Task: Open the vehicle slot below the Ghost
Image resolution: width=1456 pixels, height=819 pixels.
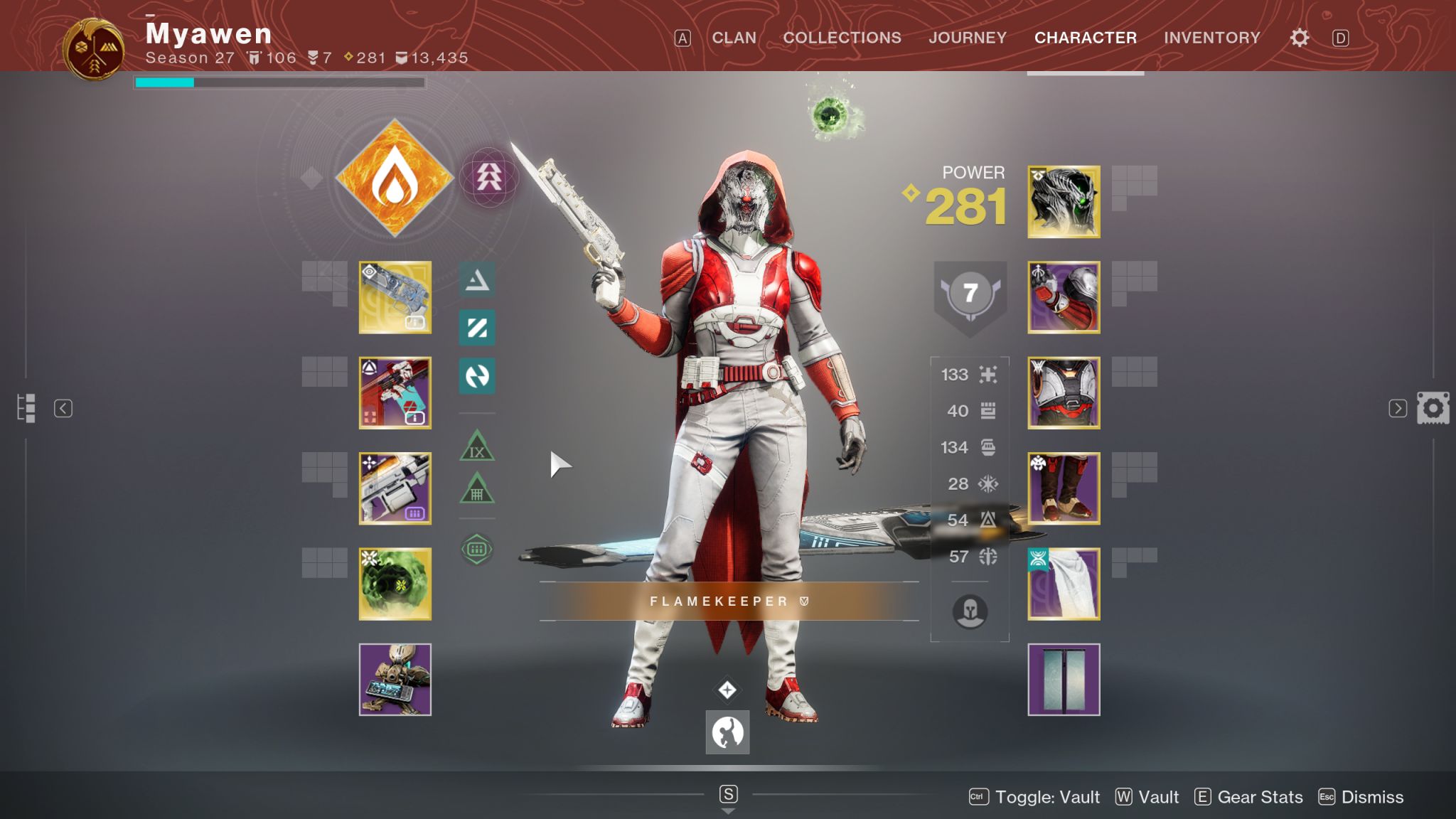Action: pyautogui.click(x=395, y=680)
